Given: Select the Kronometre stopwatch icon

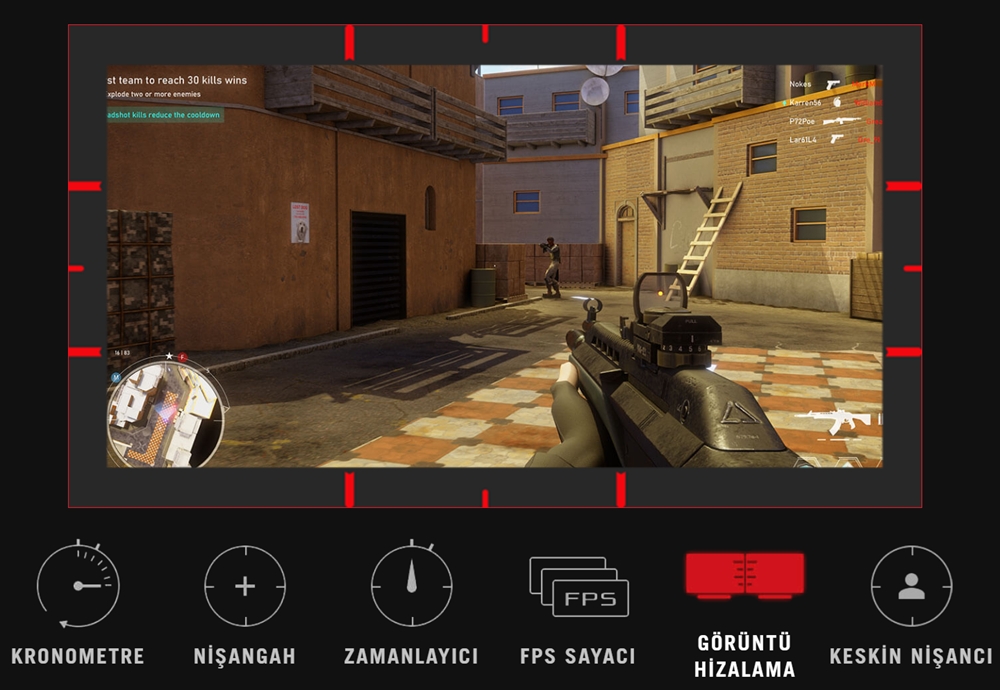Looking at the screenshot, I should tap(78, 585).
